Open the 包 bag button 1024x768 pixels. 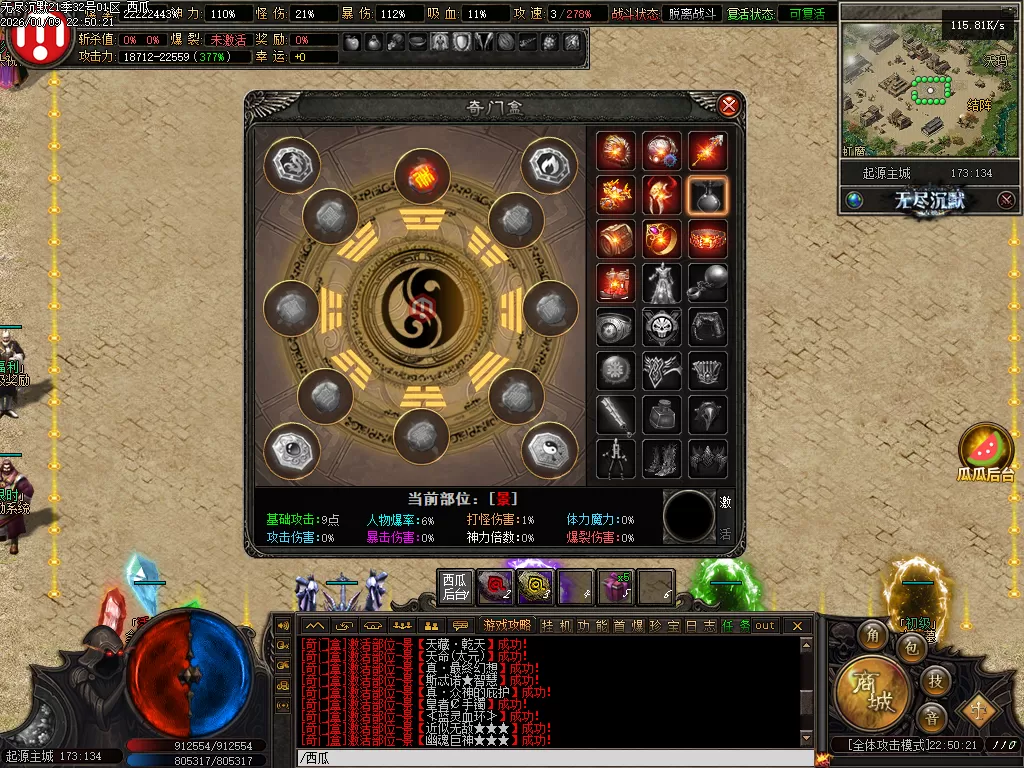click(x=912, y=648)
